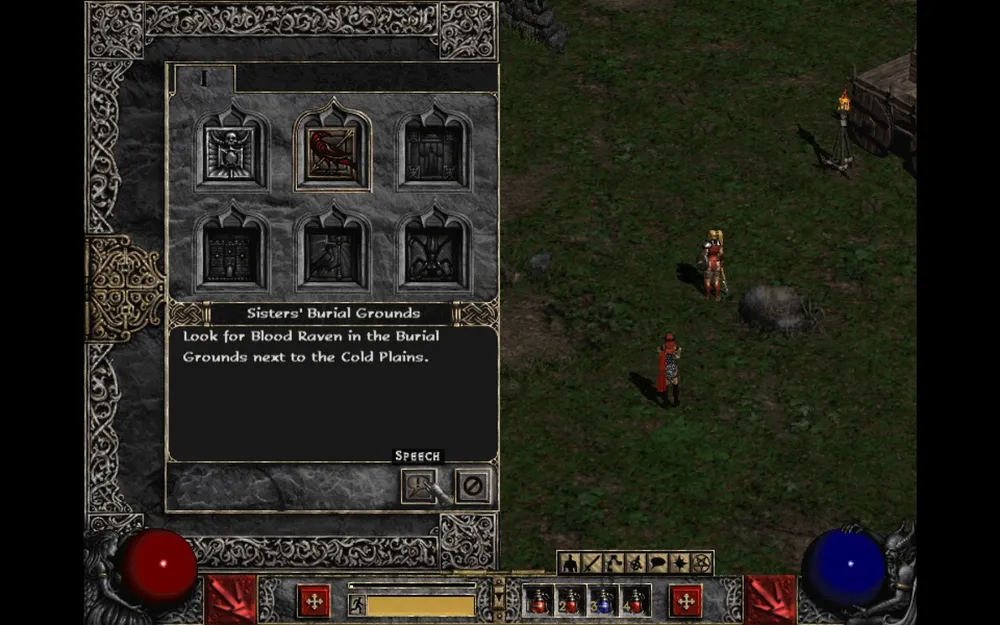1000x625 pixels.
Task: Close the quest log panel
Action: [x=473, y=486]
